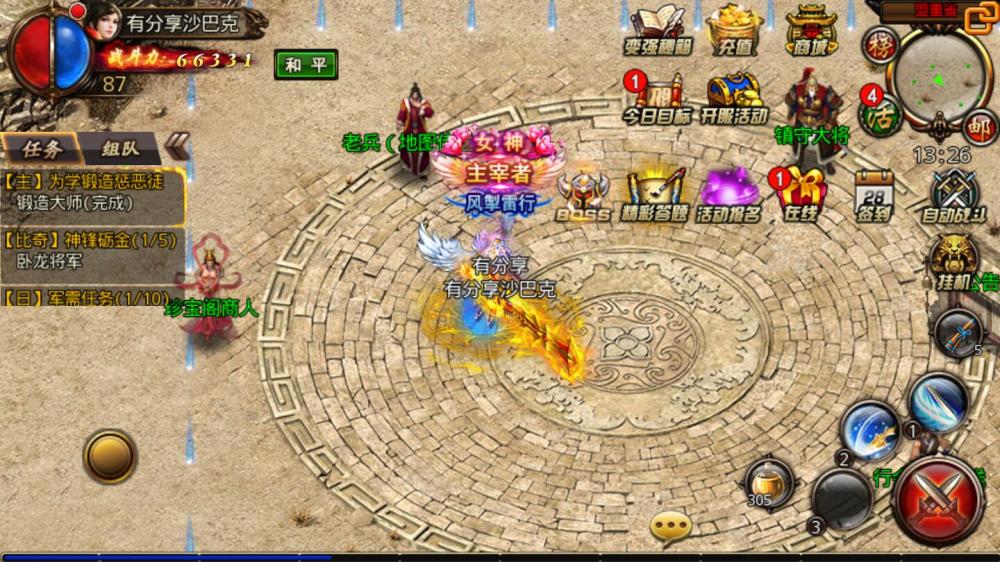This screenshot has width=1000, height=562.
Task: Open the 签到 daily check-in calendar
Action: [x=874, y=194]
